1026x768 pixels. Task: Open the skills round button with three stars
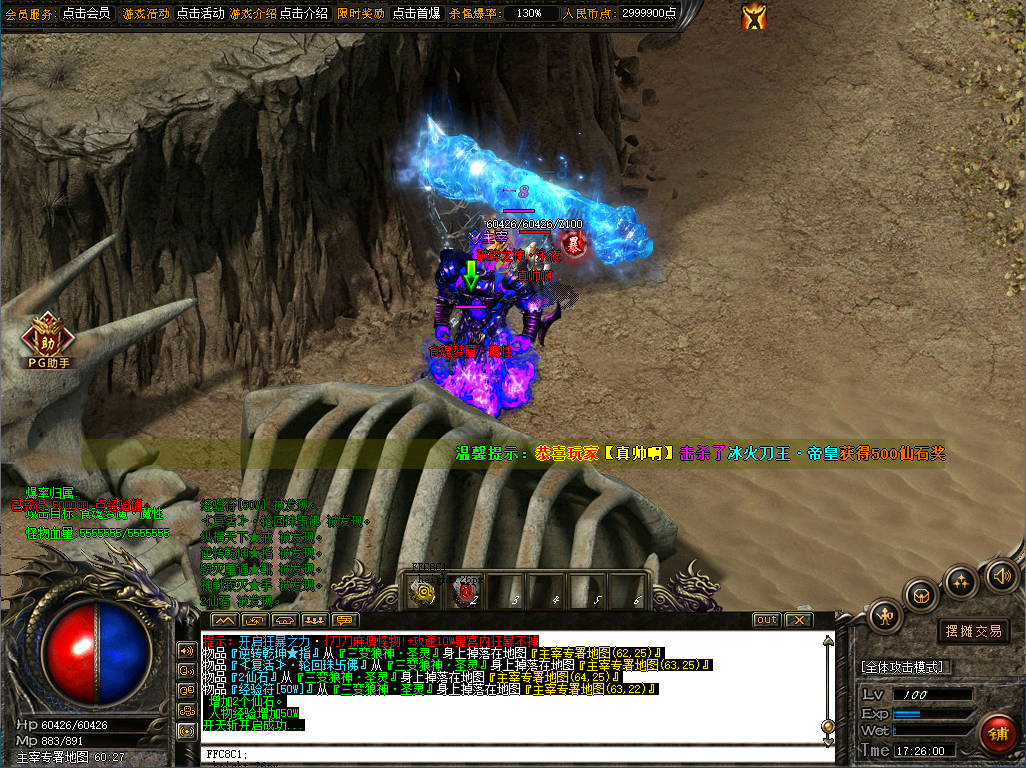click(x=961, y=581)
